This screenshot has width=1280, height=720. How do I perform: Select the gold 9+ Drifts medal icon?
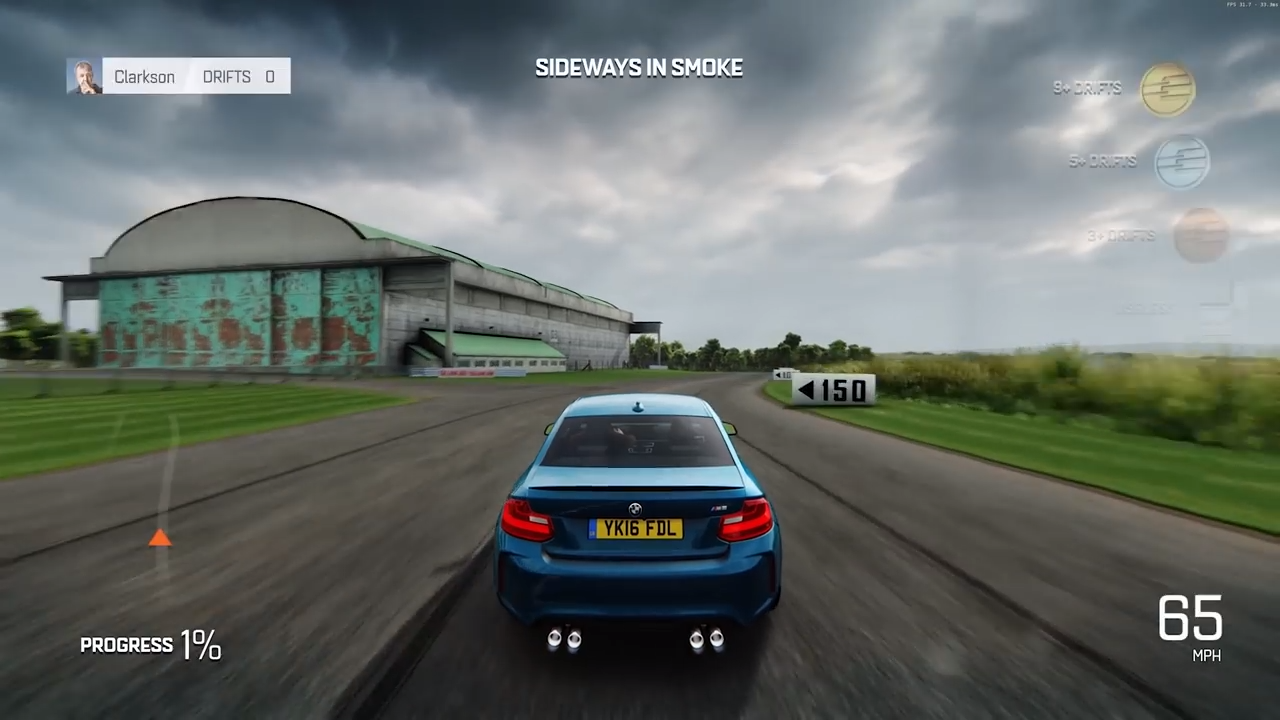pyautogui.click(x=1167, y=88)
